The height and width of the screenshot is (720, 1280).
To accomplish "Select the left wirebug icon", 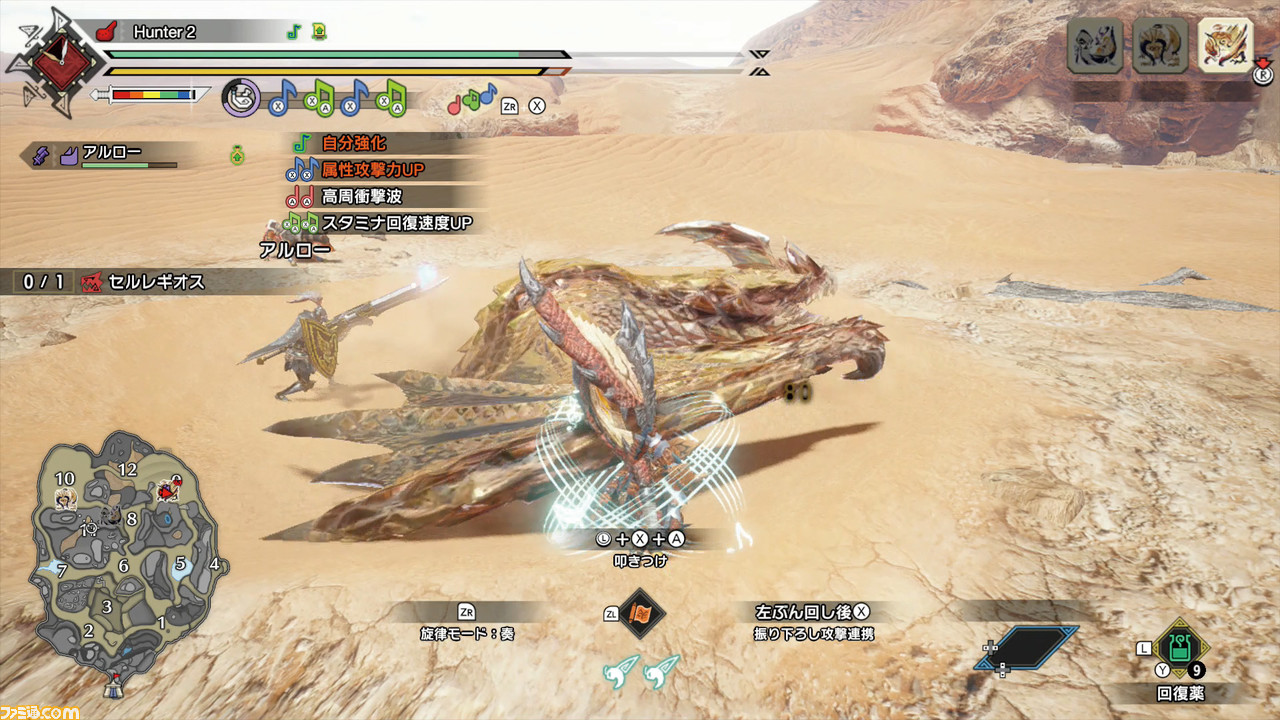I will pos(620,671).
